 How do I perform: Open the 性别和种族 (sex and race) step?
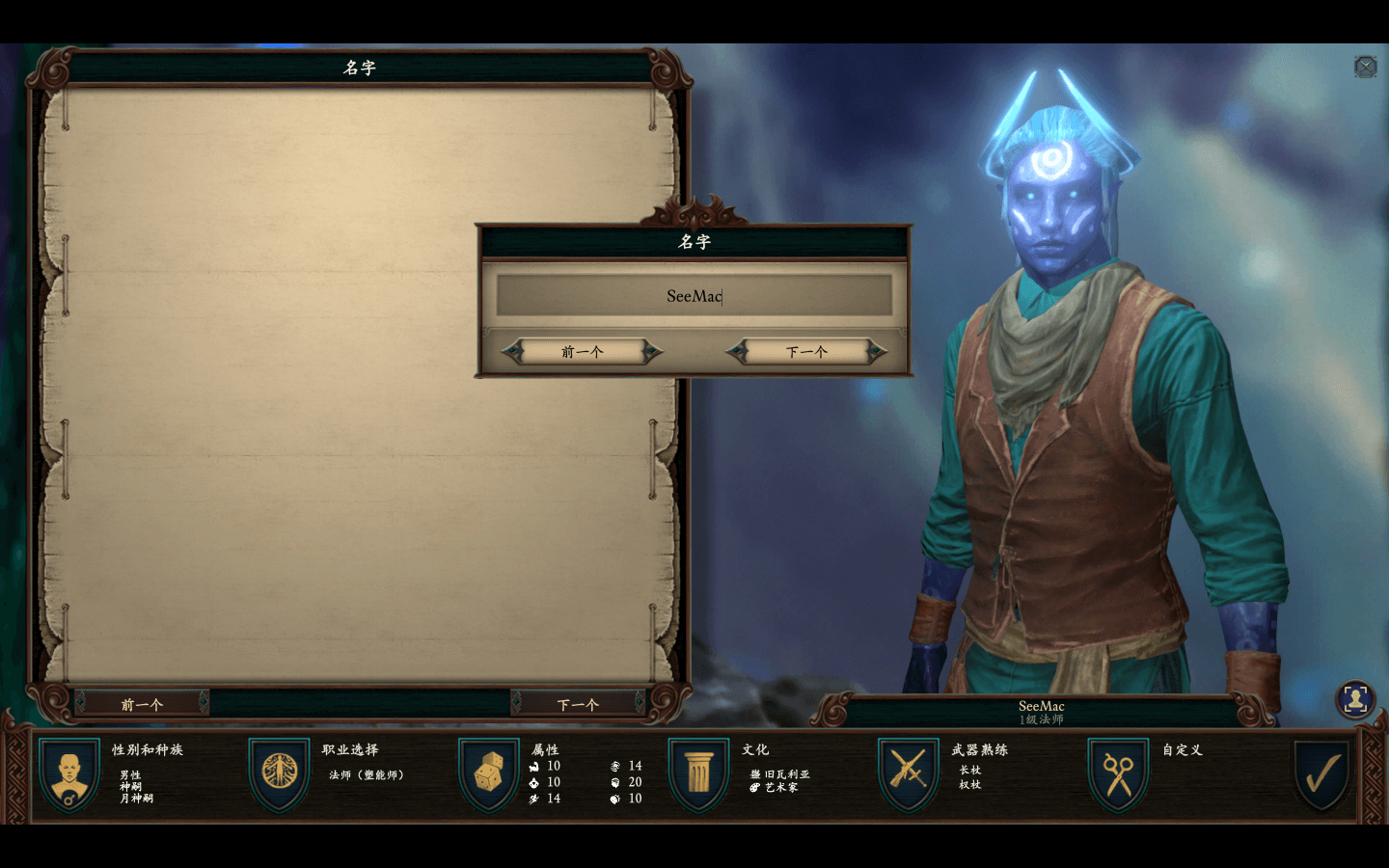pyautogui.click(x=69, y=773)
